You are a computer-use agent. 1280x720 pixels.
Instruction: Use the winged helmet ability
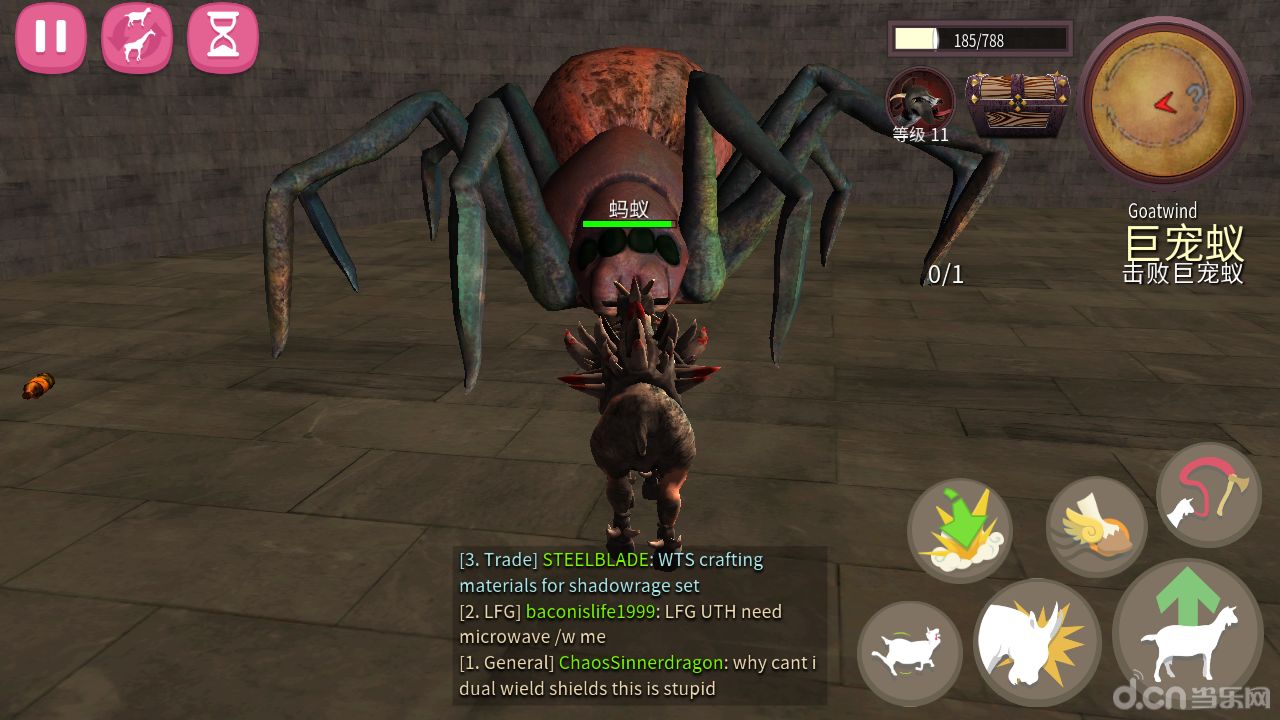click(x=1096, y=527)
